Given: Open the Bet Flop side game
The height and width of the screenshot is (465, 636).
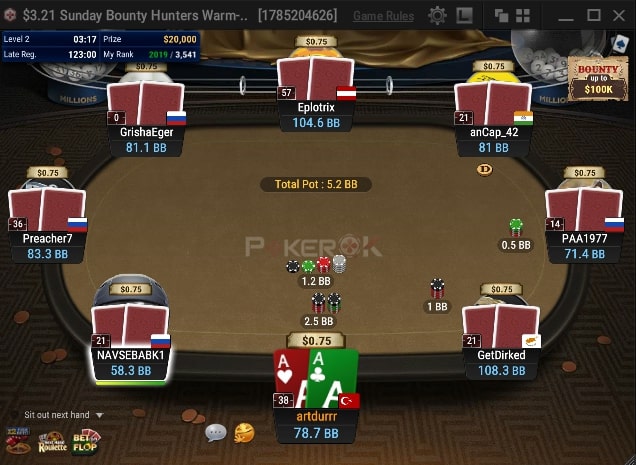Looking at the screenshot, I should point(85,441).
